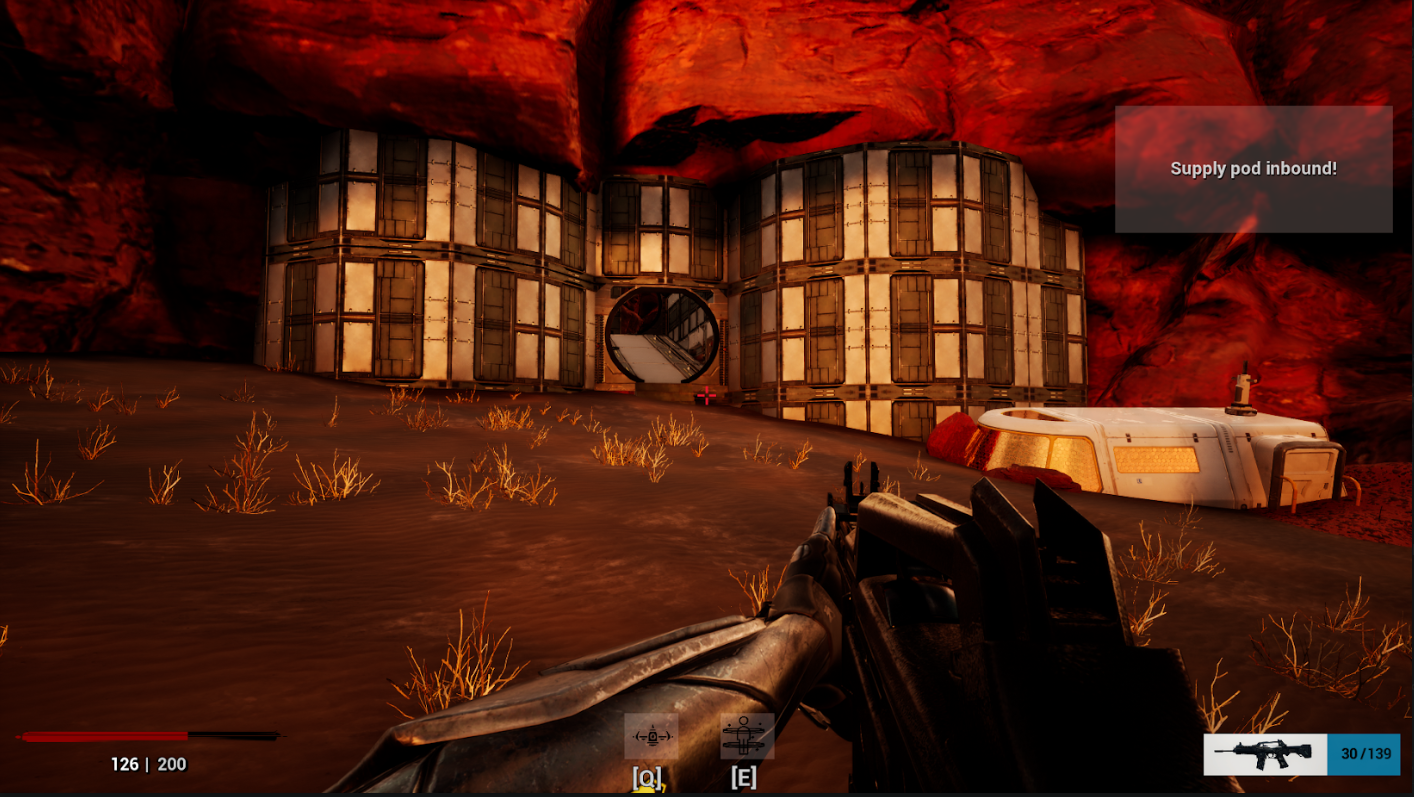Activate the deployable device ability icon
The height and width of the screenshot is (797, 1414).
(x=651, y=737)
